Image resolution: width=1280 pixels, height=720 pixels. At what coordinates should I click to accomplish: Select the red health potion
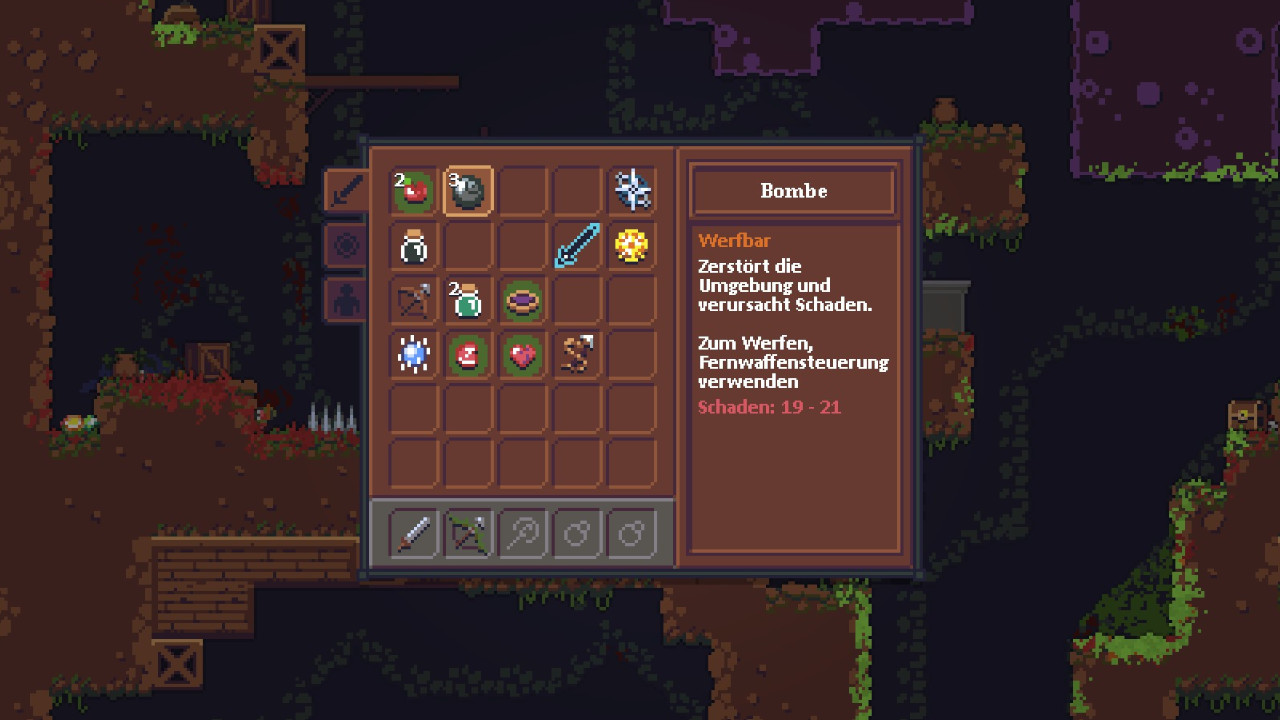tap(467, 354)
